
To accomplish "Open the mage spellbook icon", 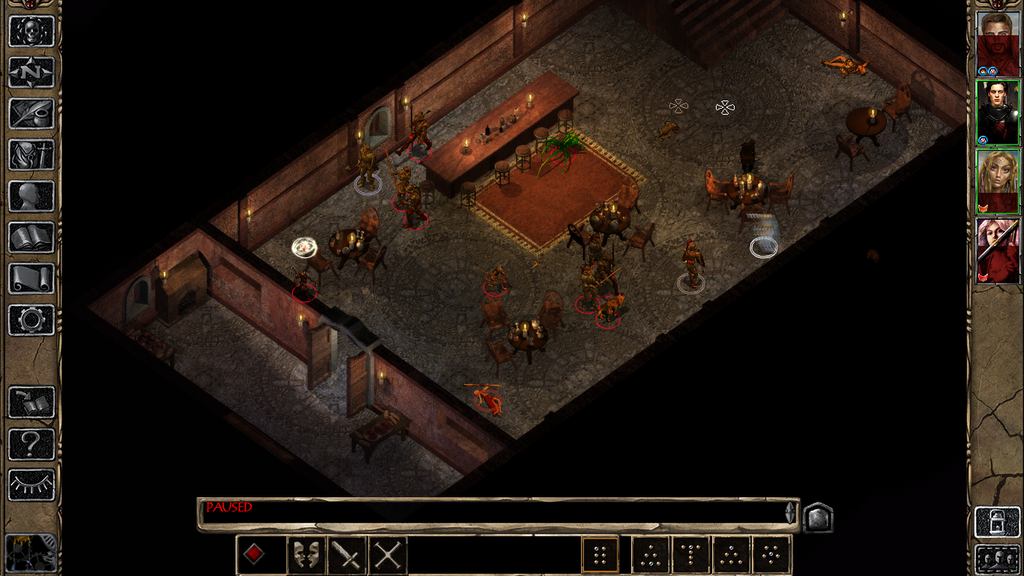I will pyautogui.click(x=31, y=237).
